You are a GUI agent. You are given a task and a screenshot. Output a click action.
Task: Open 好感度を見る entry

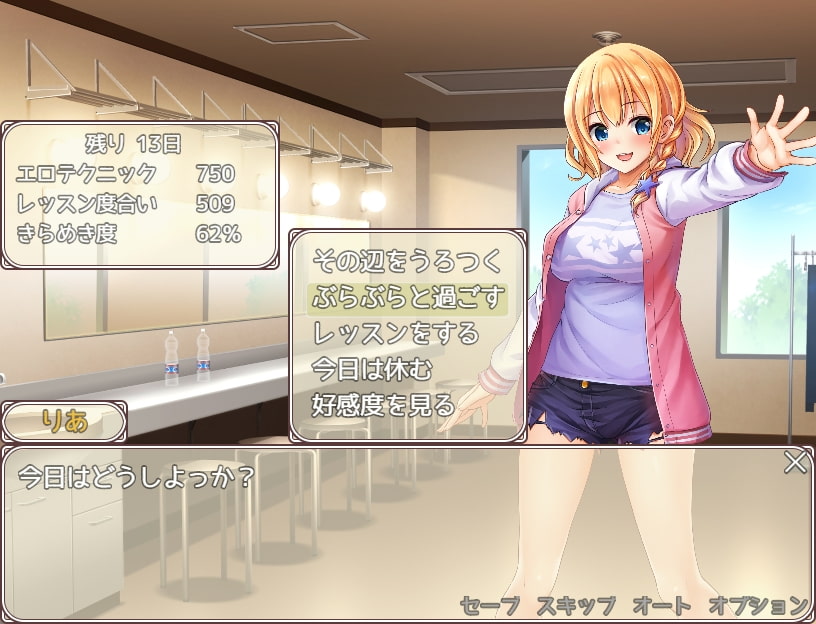point(384,405)
